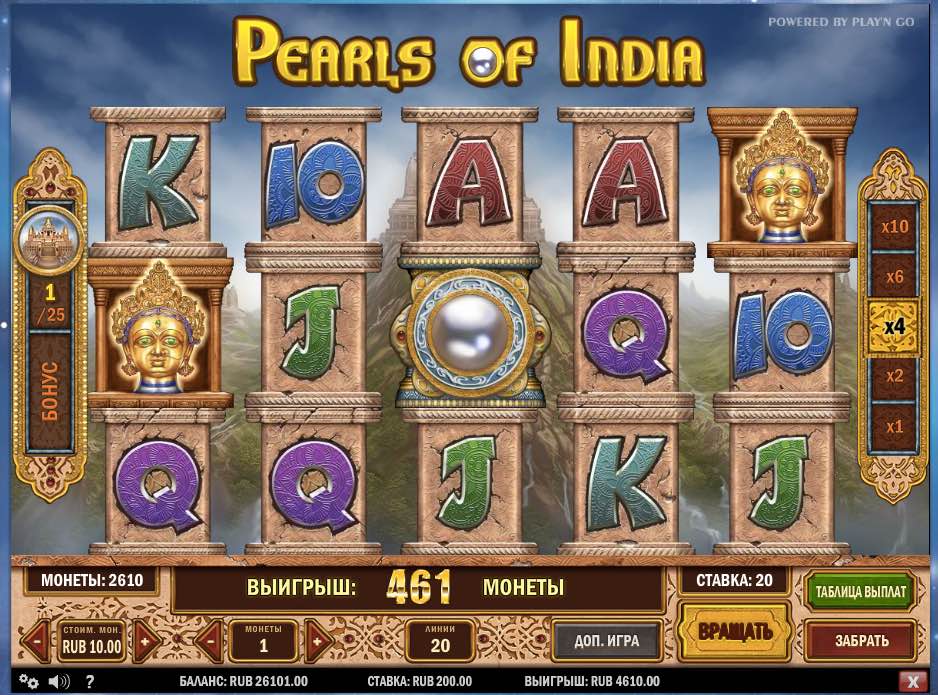Start the ДОП. ИГРА gamble game
938x695 pixels.
coord(606,640)
